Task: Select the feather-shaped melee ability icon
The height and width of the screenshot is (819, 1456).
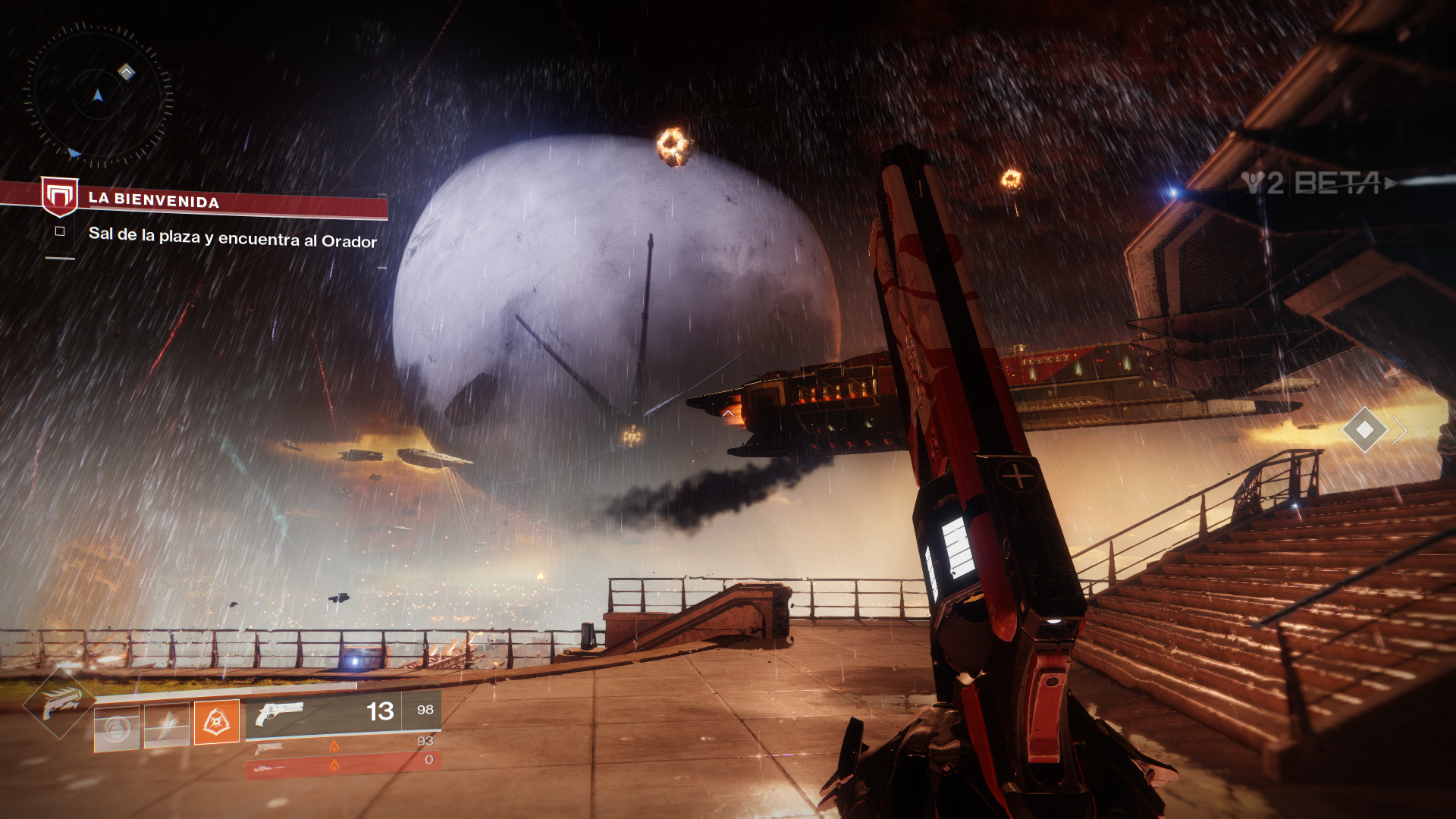Action: coord(167,726)
